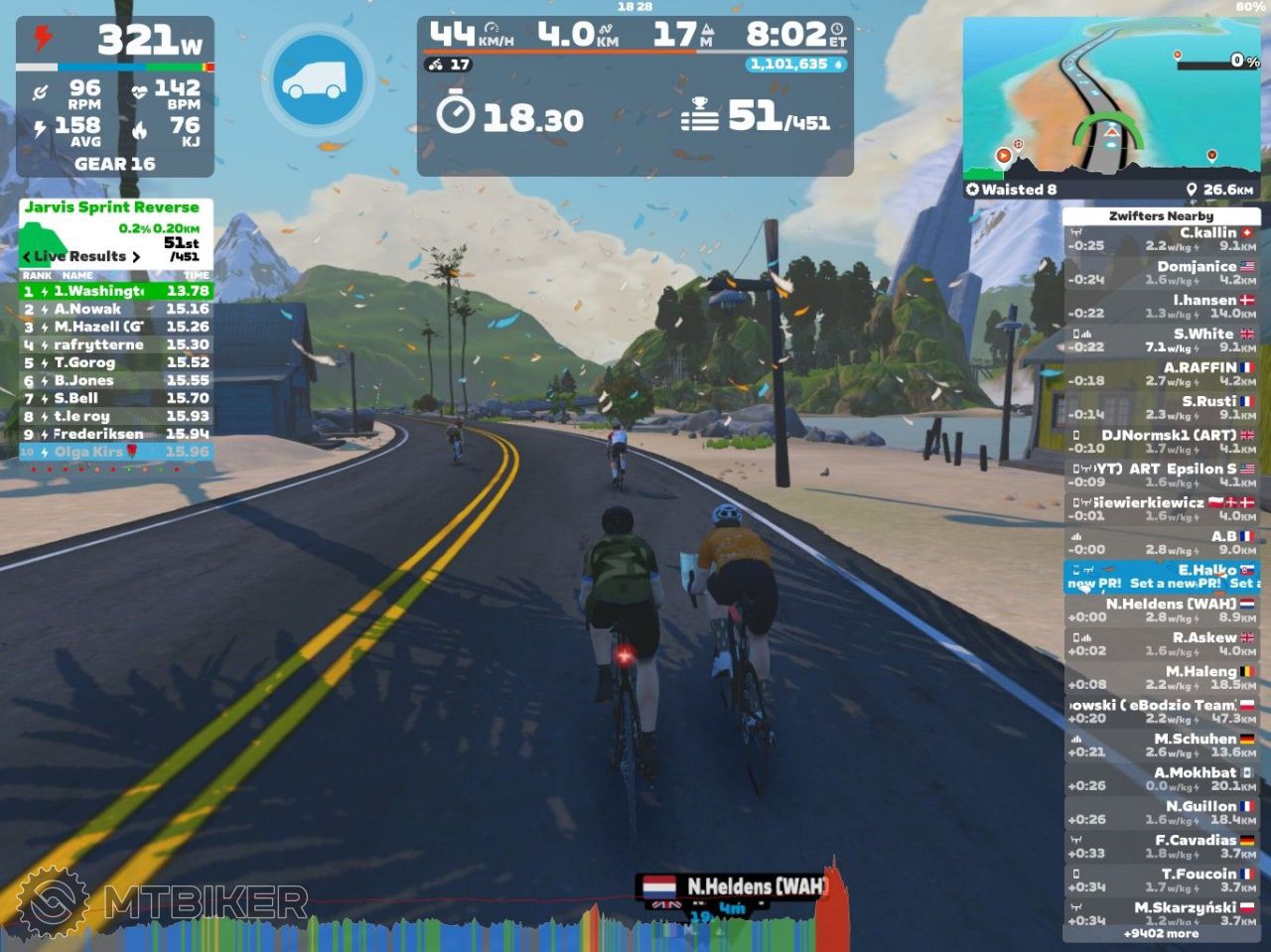
Task: Choose S.Bell's row in Live Results
Action: pyautogui.click(x=115, y=398)
